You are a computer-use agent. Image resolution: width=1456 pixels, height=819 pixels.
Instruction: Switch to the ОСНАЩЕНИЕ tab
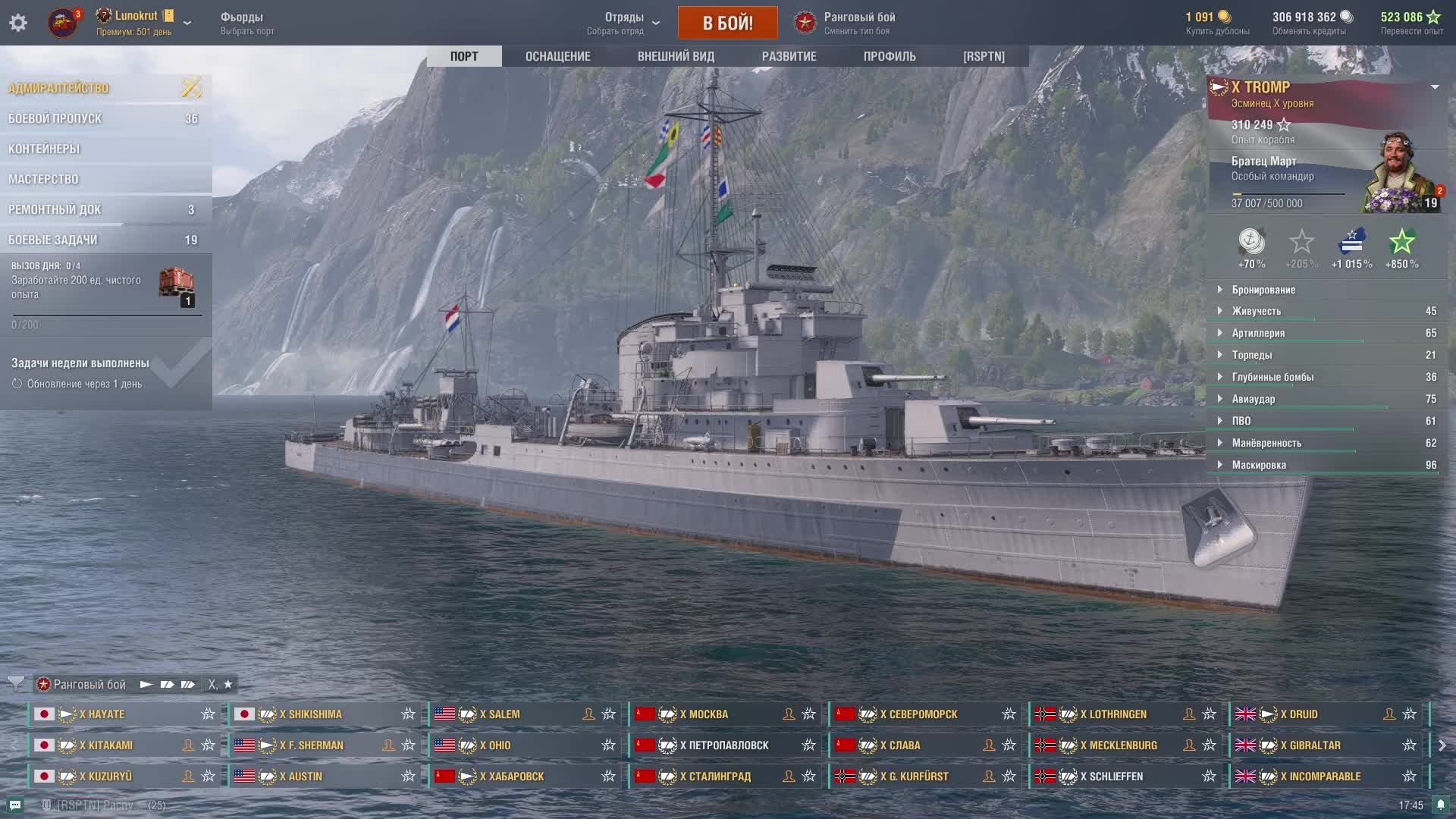[557, 56]
